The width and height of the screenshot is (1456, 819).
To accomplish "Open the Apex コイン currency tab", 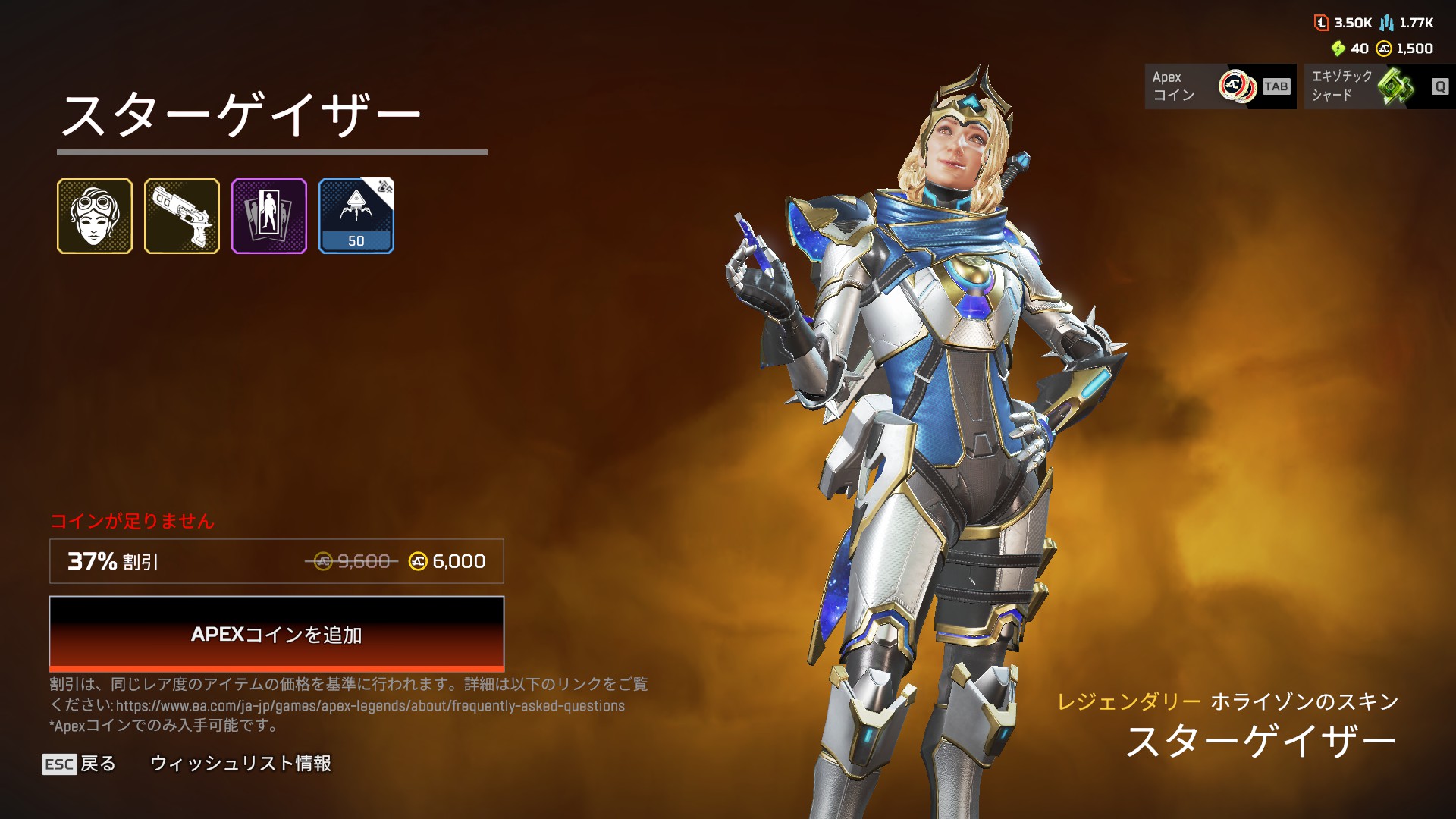I will pos(1219,86).
